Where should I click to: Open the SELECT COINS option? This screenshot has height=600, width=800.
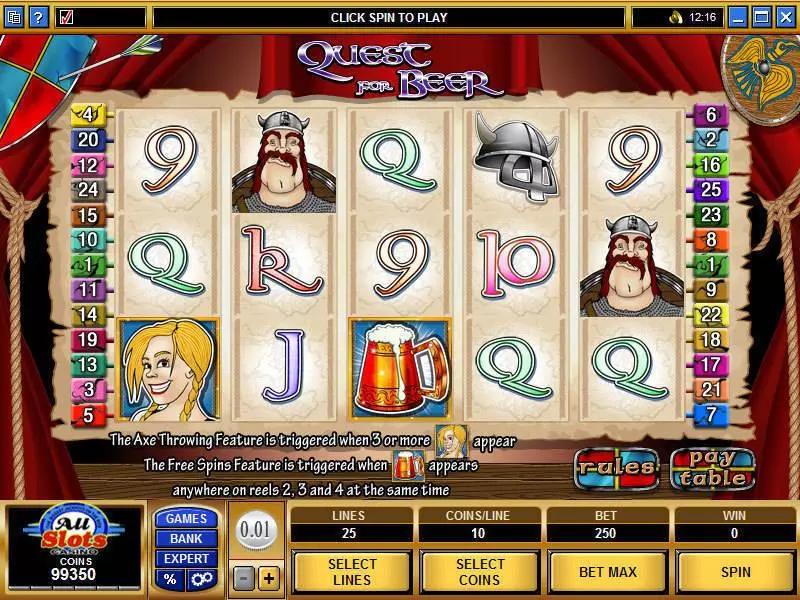pos(480,571)
